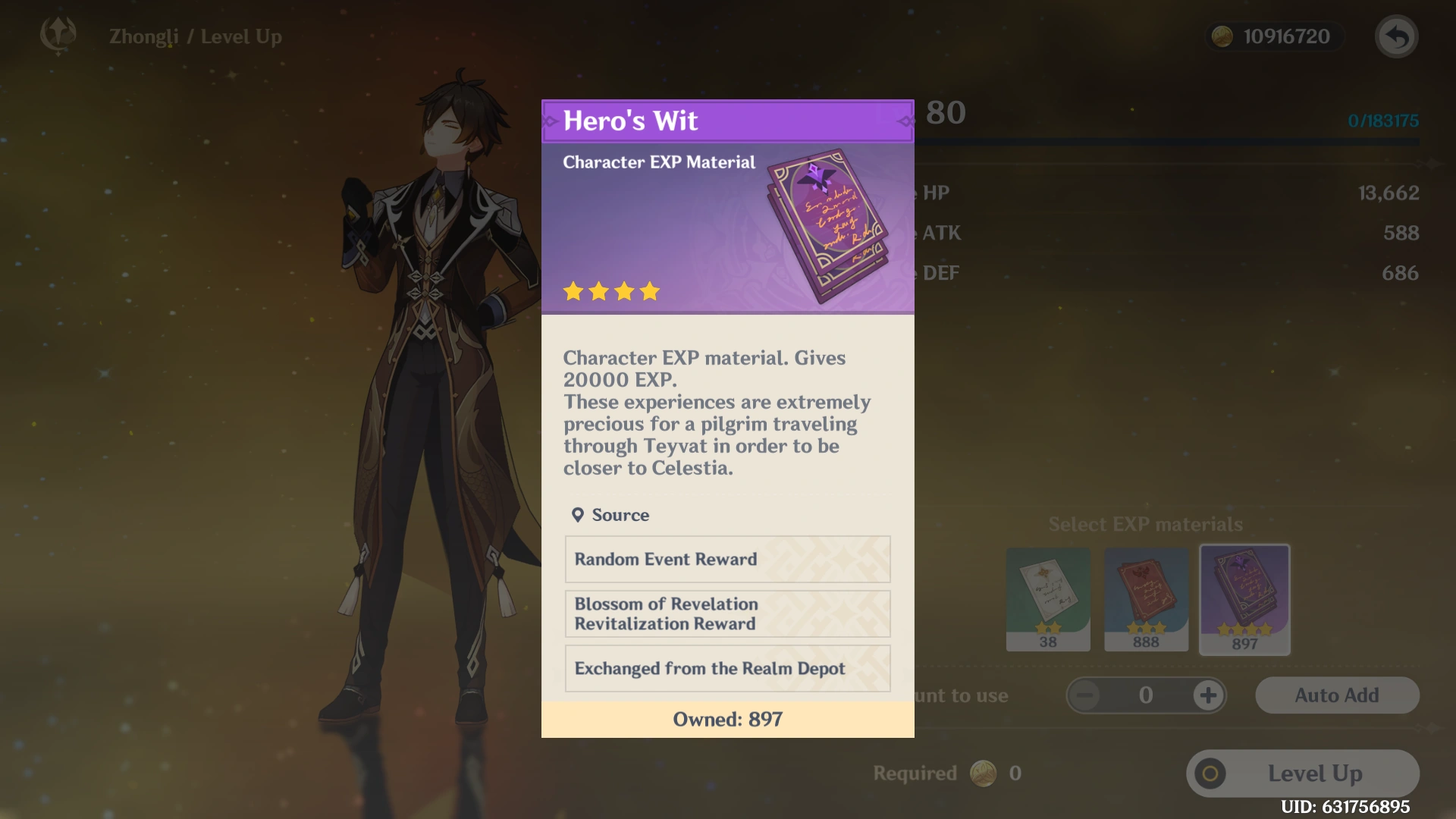Open the Exchanged from the Realm Depot entry

[x=726, y=668]
